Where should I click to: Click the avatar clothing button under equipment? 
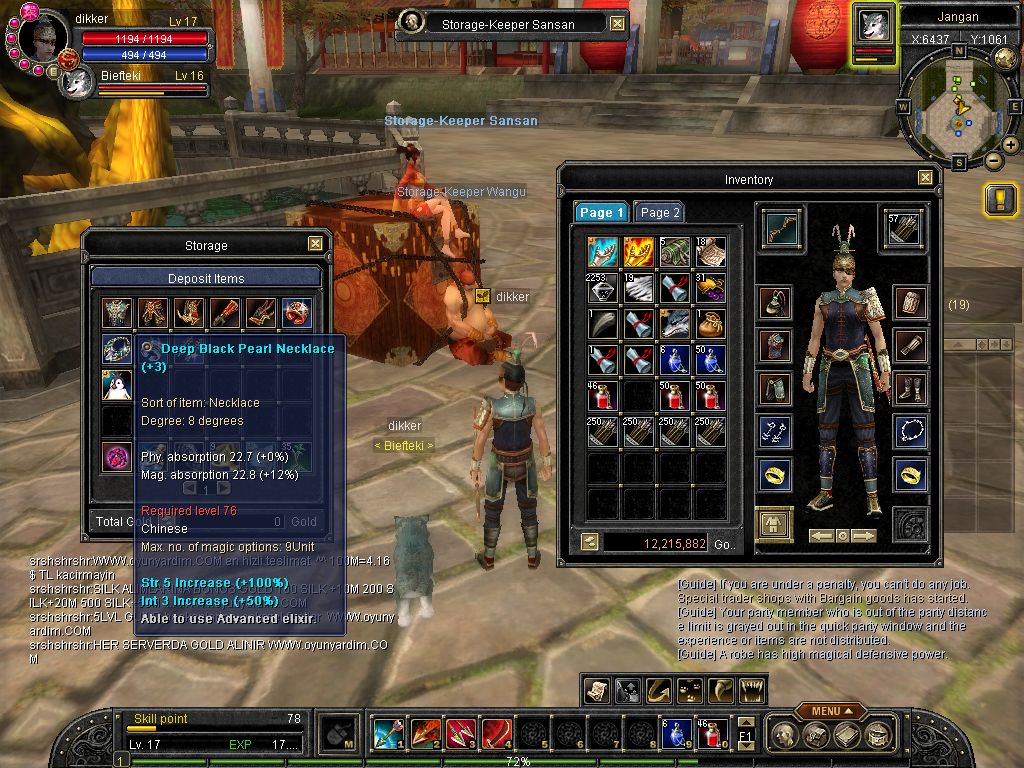coord(774,524)
